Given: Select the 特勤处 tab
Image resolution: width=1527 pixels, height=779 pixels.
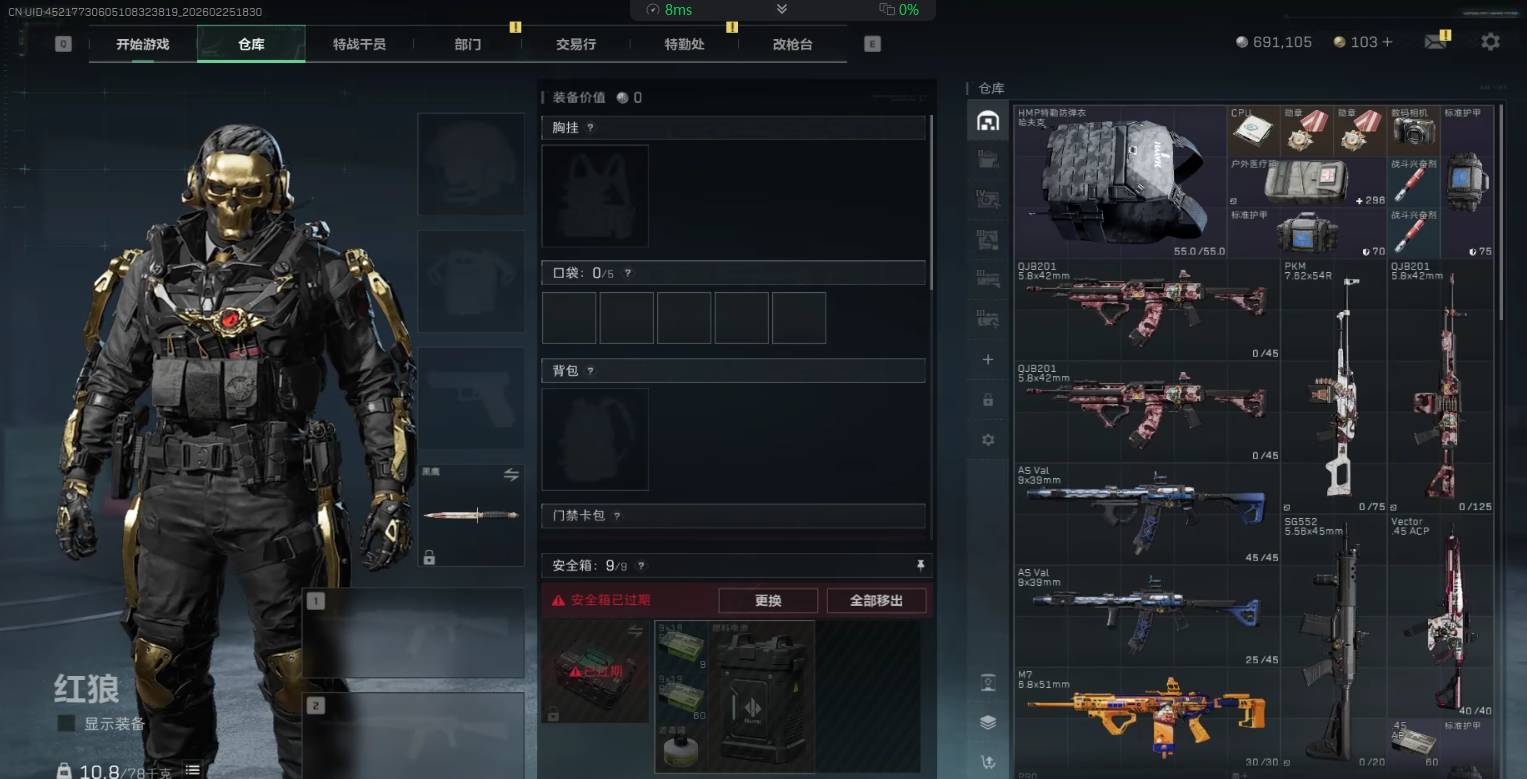Looking at the screenshot, I should point(684,44).
